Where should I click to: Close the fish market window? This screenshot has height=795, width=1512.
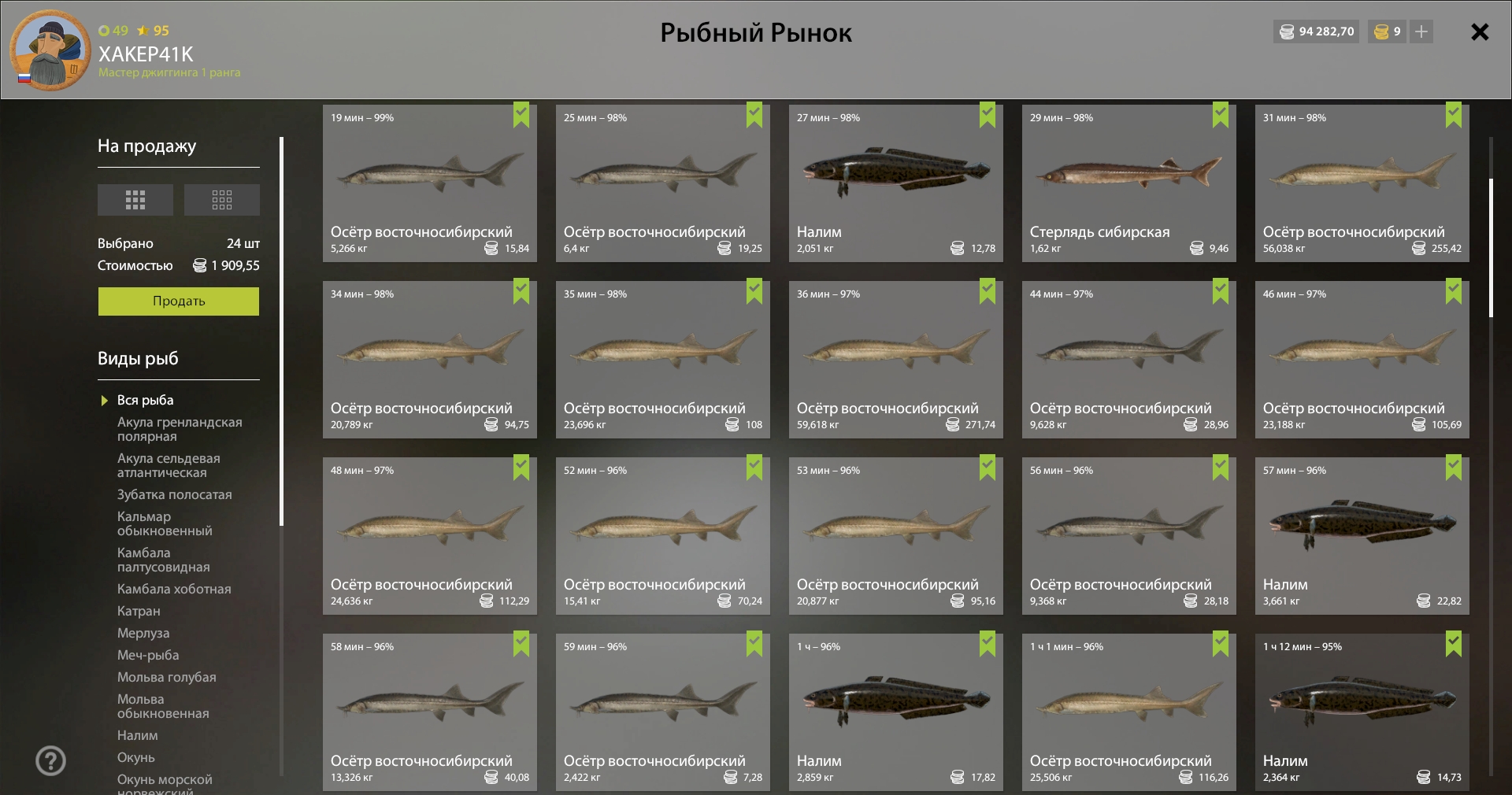click(1480, 32)
